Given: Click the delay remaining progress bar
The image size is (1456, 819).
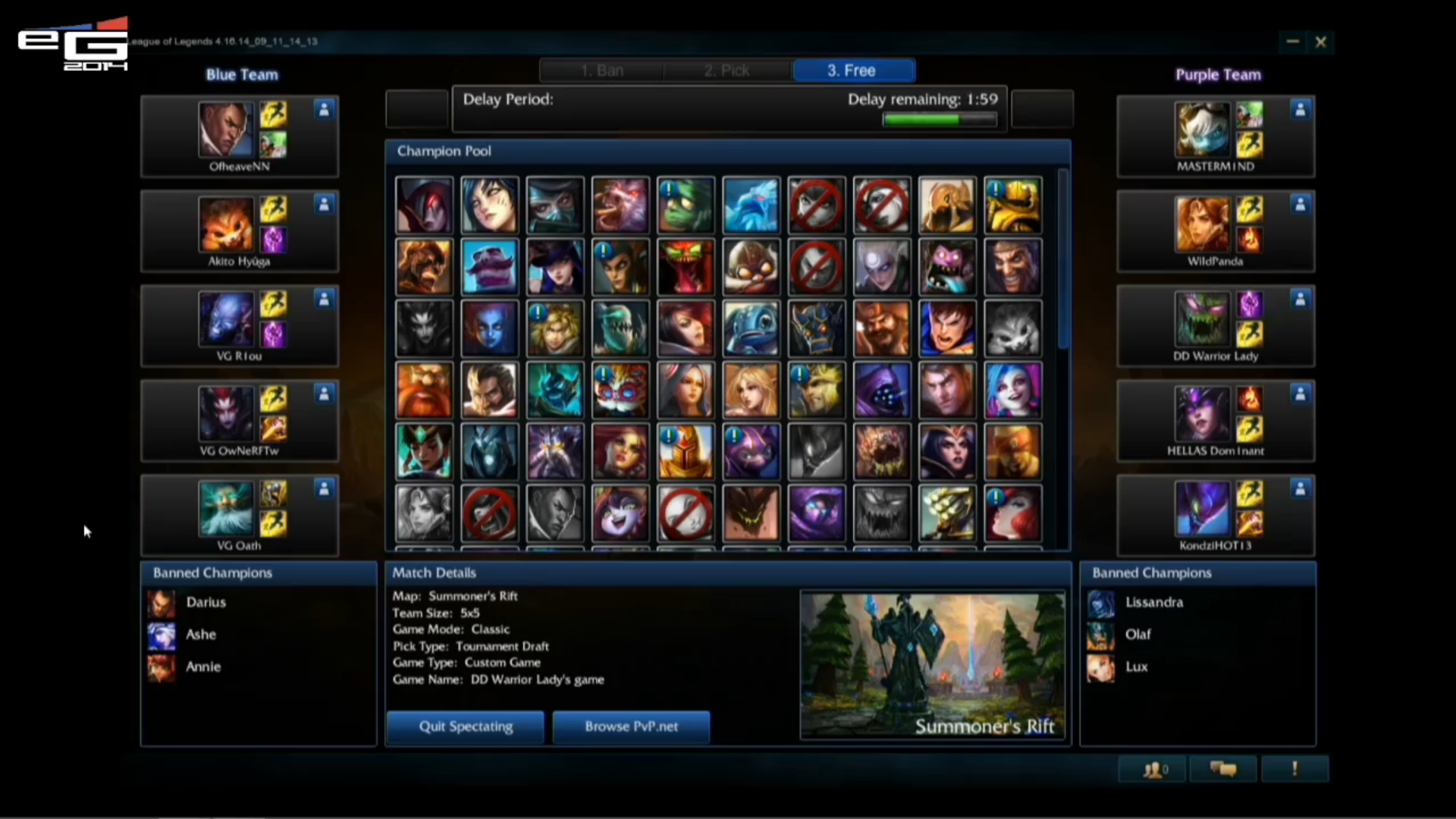Looking at the screenshot, I should coord(940,119).
